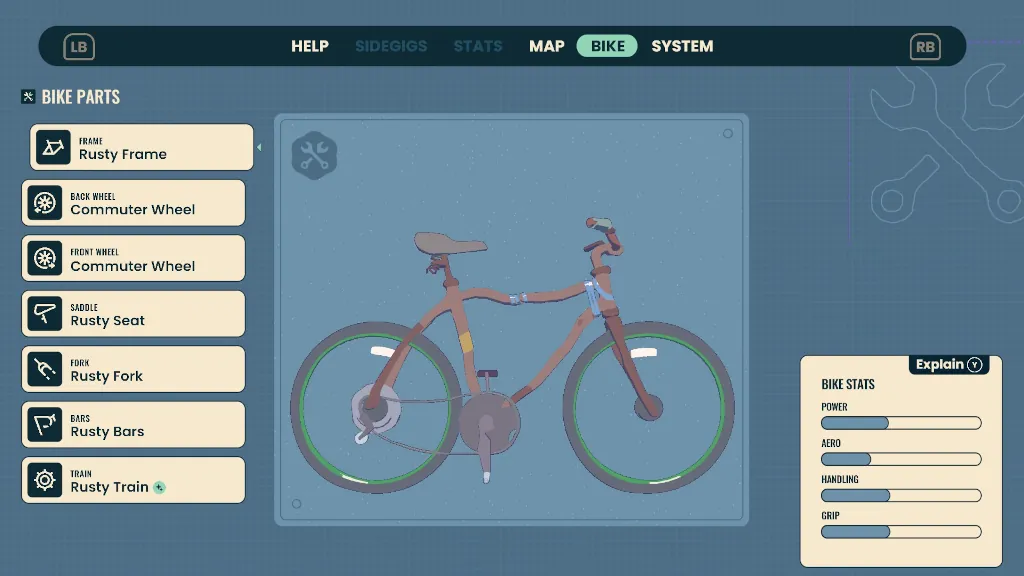Switch to the Sidegigs tab

[391, 46]
